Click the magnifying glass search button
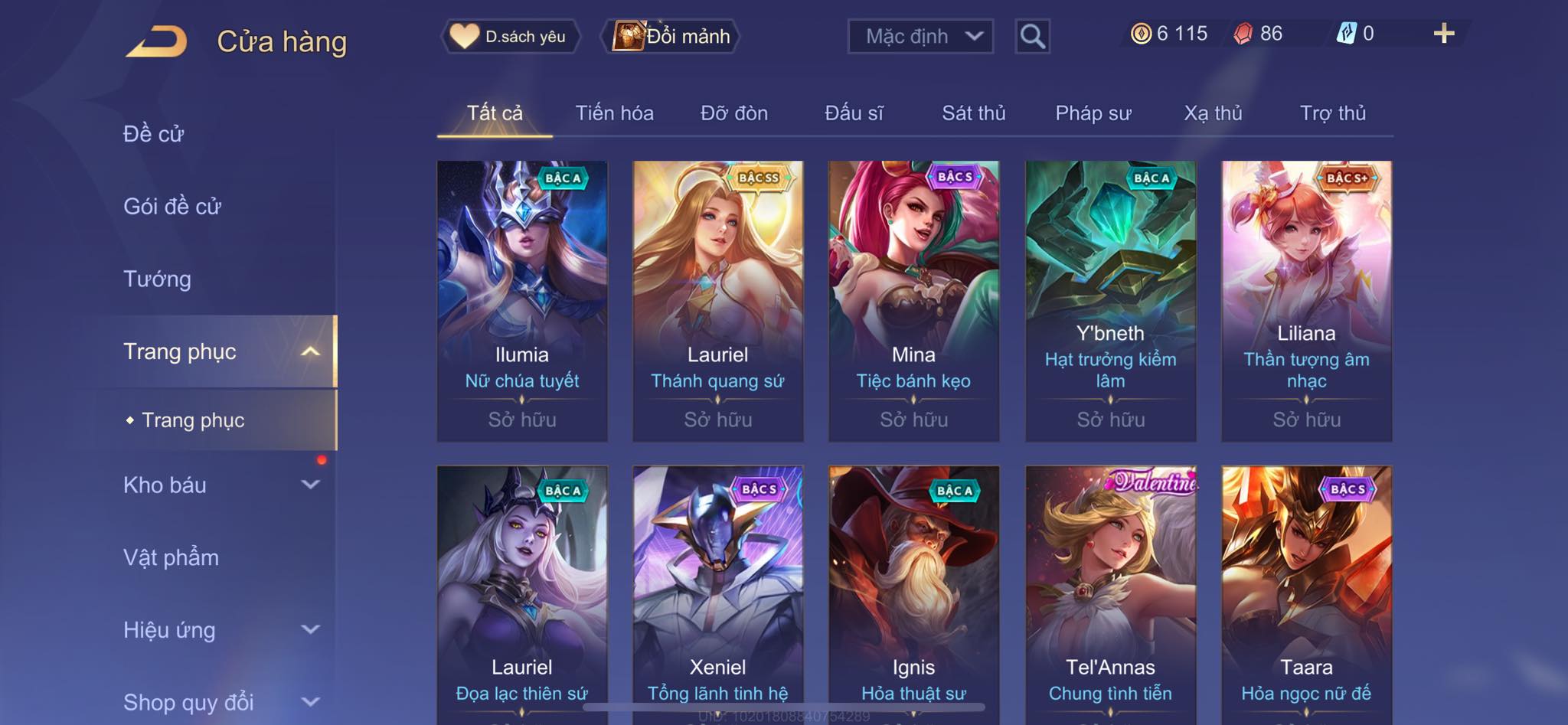 coord(1032,36)
